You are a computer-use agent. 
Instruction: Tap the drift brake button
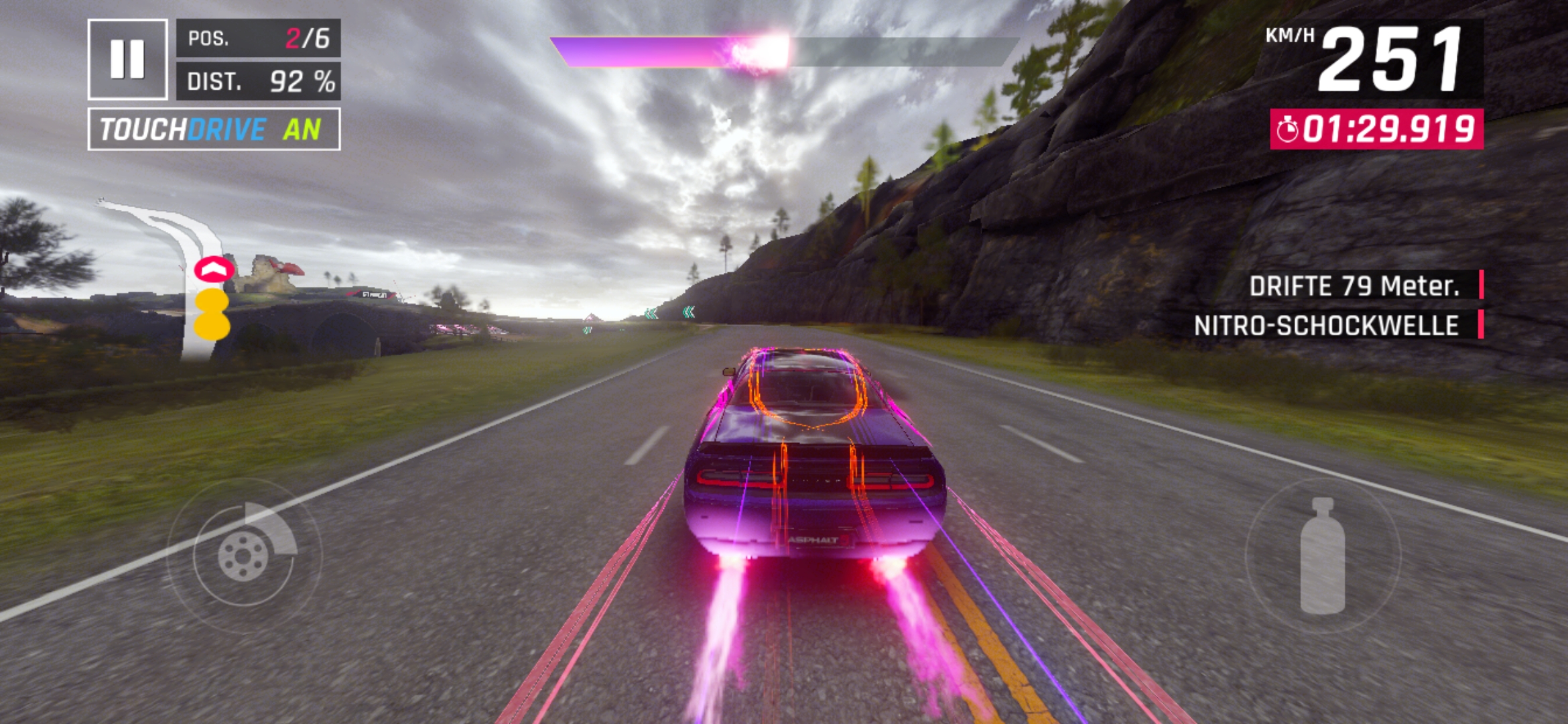(244, 555)
